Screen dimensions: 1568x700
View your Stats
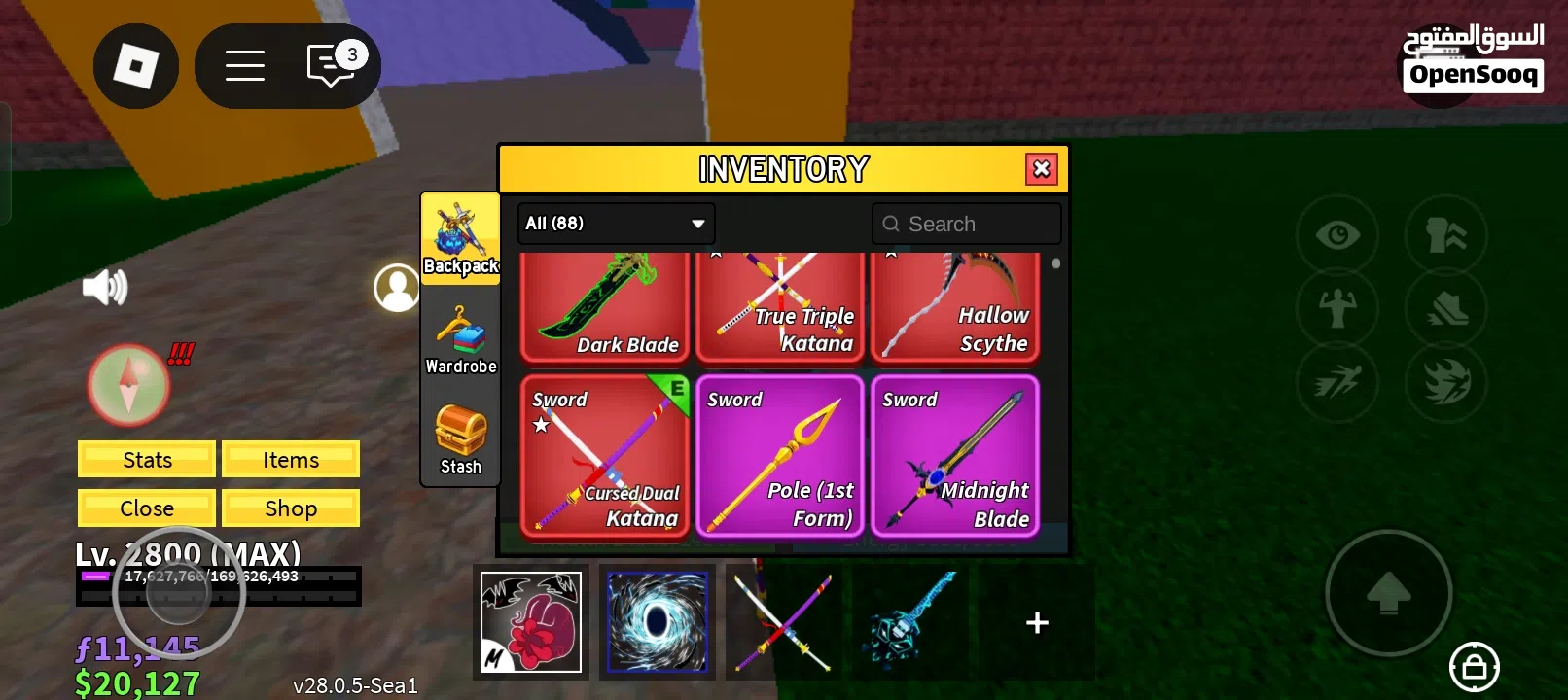click(x=146, y=459)
